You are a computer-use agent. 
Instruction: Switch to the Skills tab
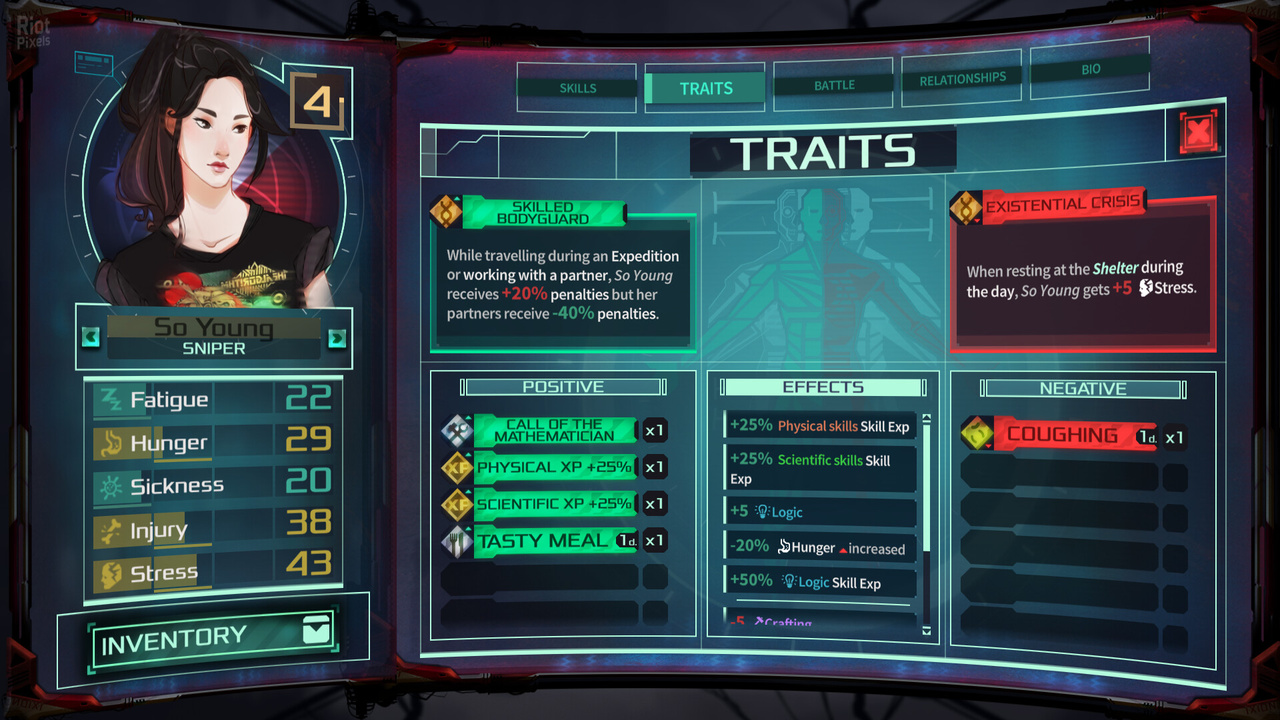(577, 88)
